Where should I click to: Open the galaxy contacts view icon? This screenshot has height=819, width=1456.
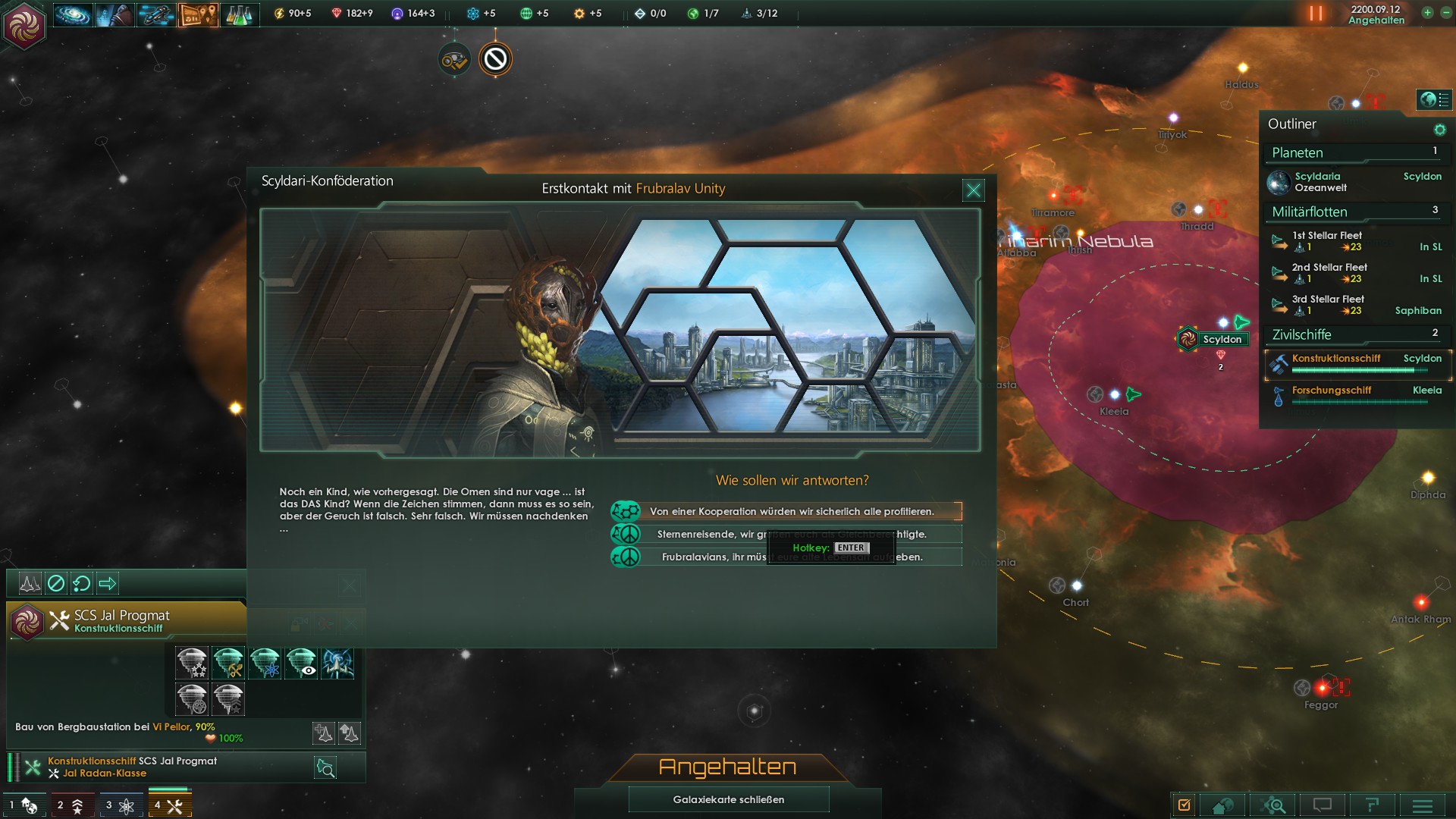[74, 14]
